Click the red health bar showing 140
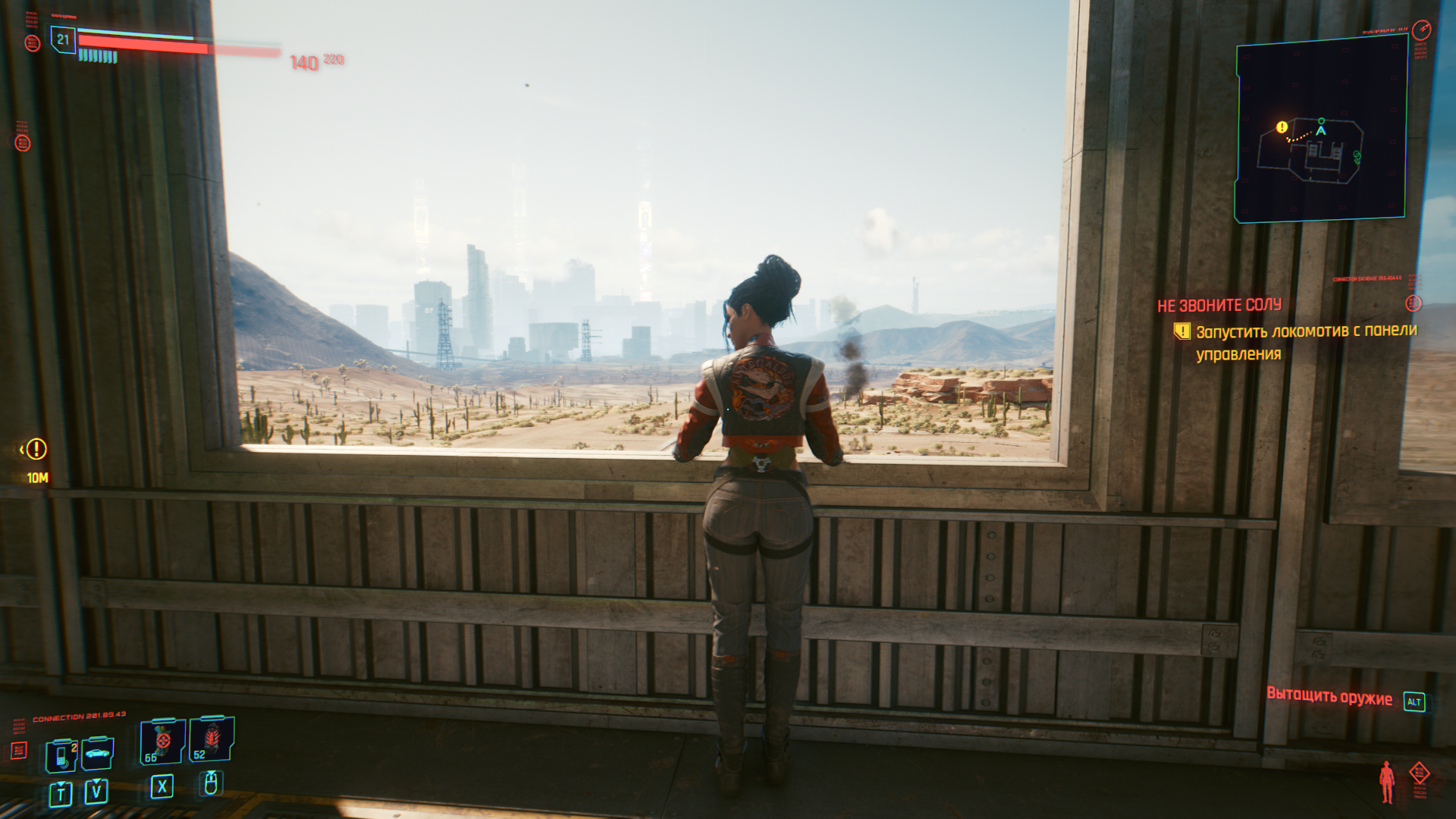 click(x=143, y=43)
